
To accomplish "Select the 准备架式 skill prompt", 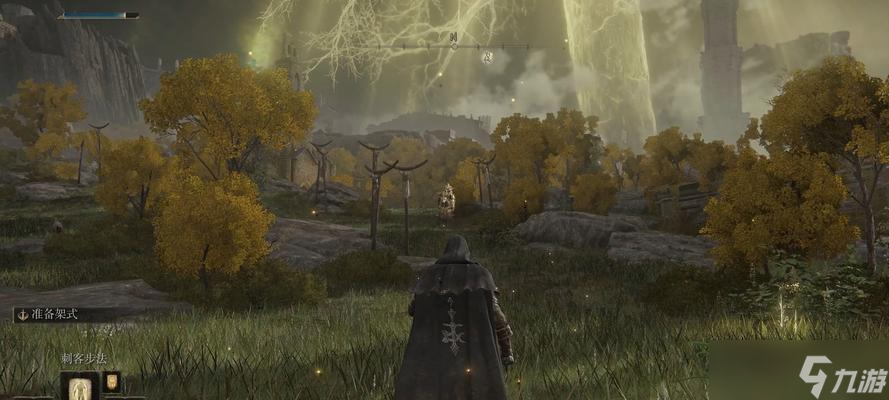I will click(58, 314).
